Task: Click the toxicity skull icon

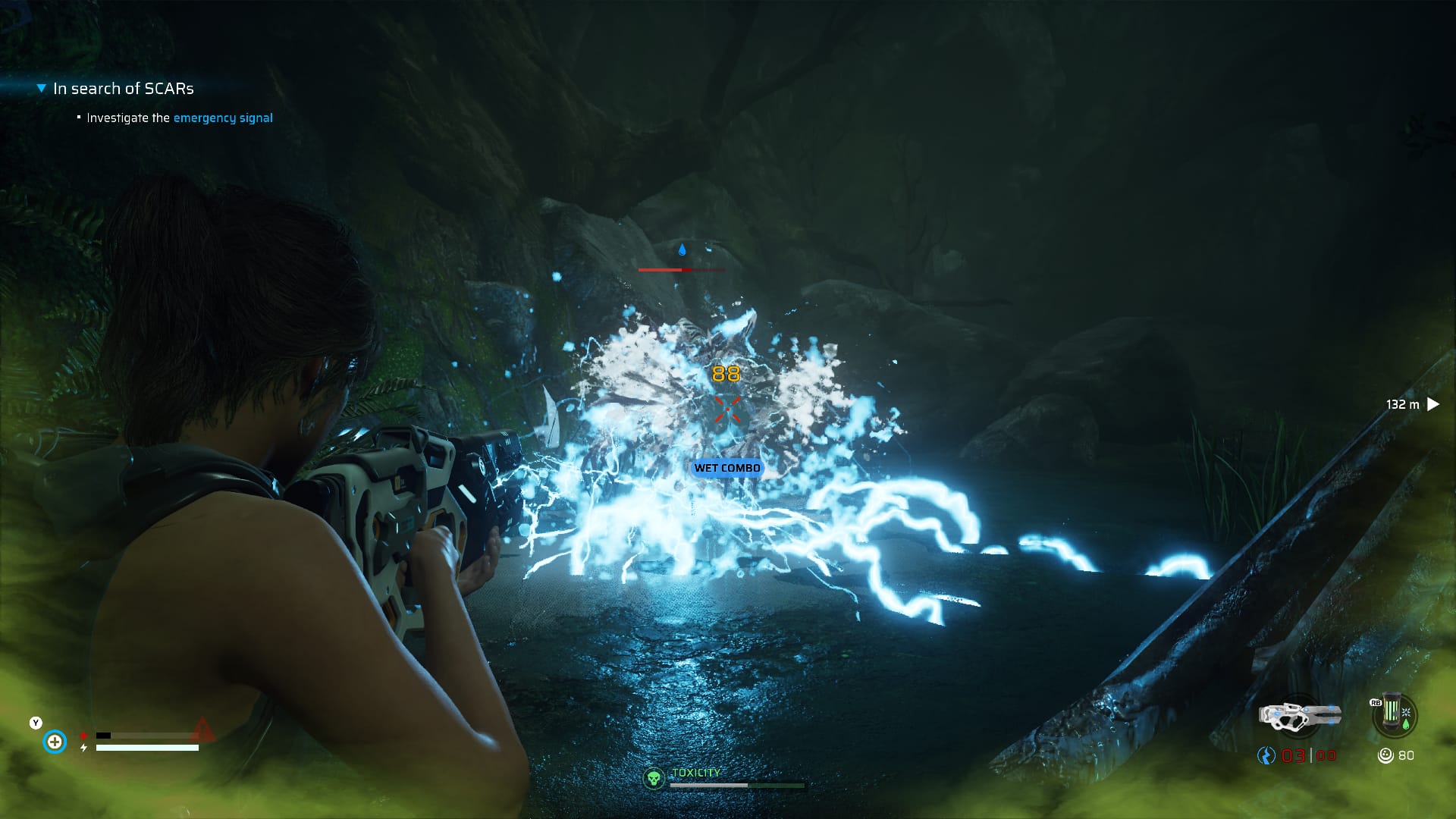Action: [x=653, y=777]
